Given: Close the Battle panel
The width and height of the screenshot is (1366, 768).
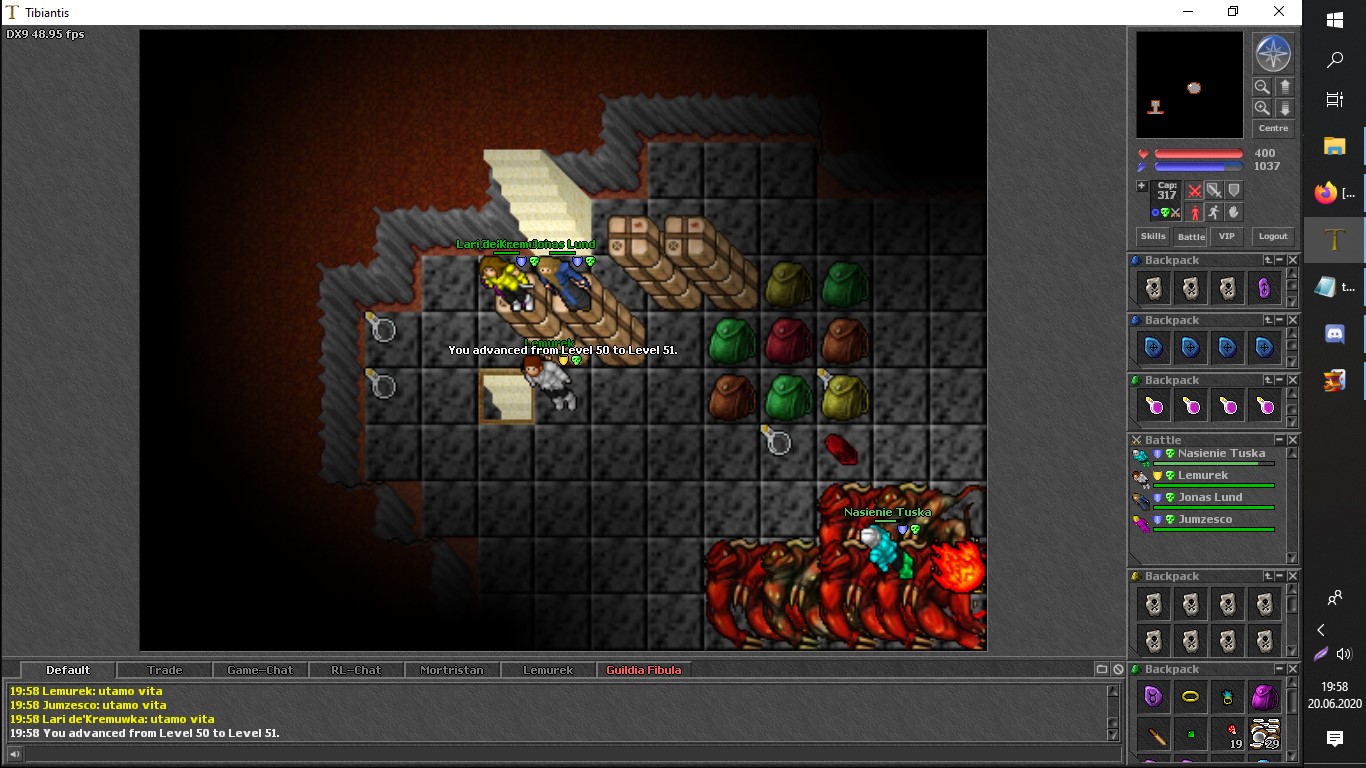Looking at the screenshot, I should pyautogui.click(x=1292, y=440).
